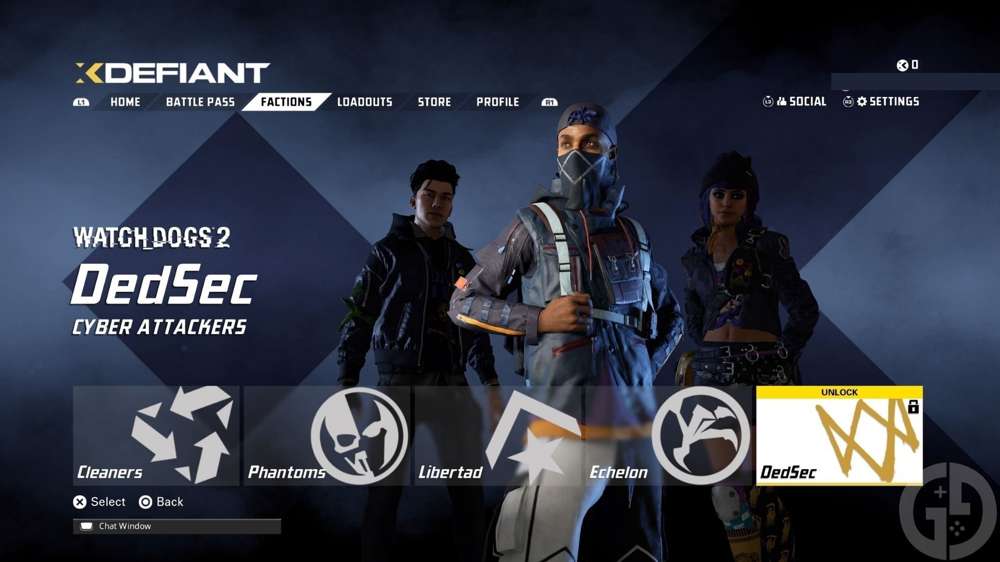The height and width of the screenshot is (562, 1000).
Task: Unlock the DedSec faction tile
Action: 839,436
